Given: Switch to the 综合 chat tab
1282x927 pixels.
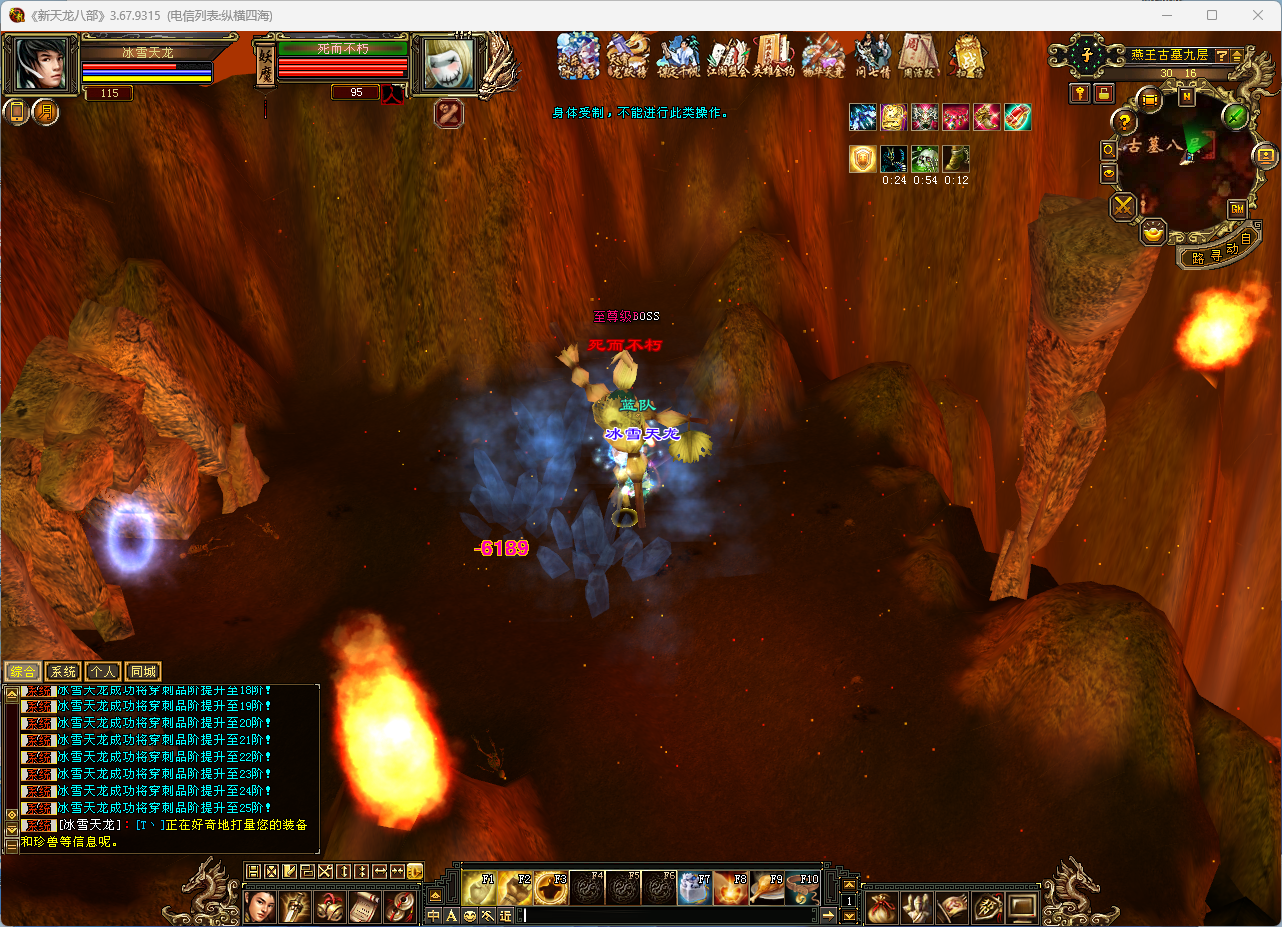Looking at the screenshot, I should [x=22, y=672].
